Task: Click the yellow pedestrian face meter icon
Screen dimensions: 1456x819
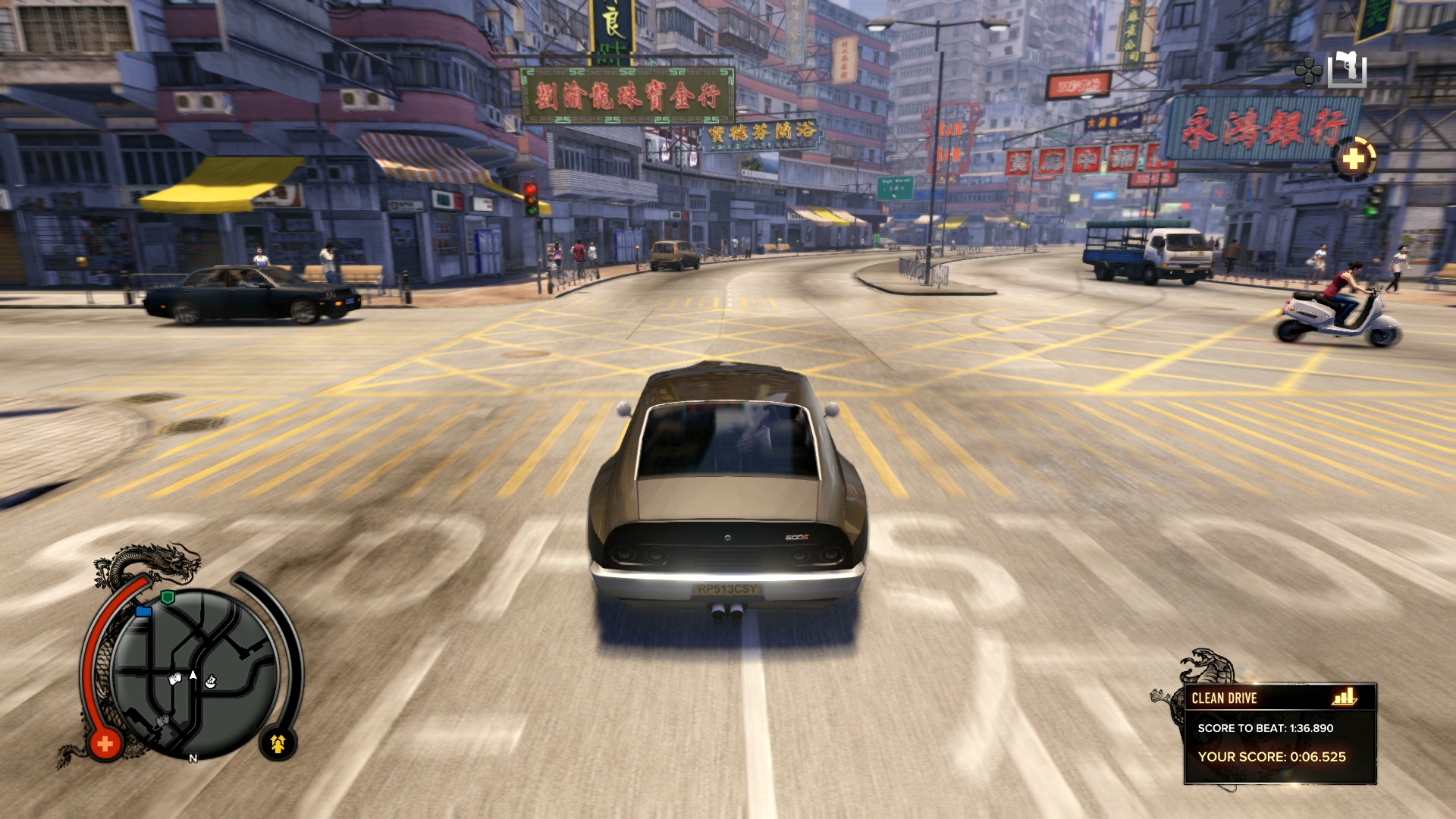Action: coord(278,743)
